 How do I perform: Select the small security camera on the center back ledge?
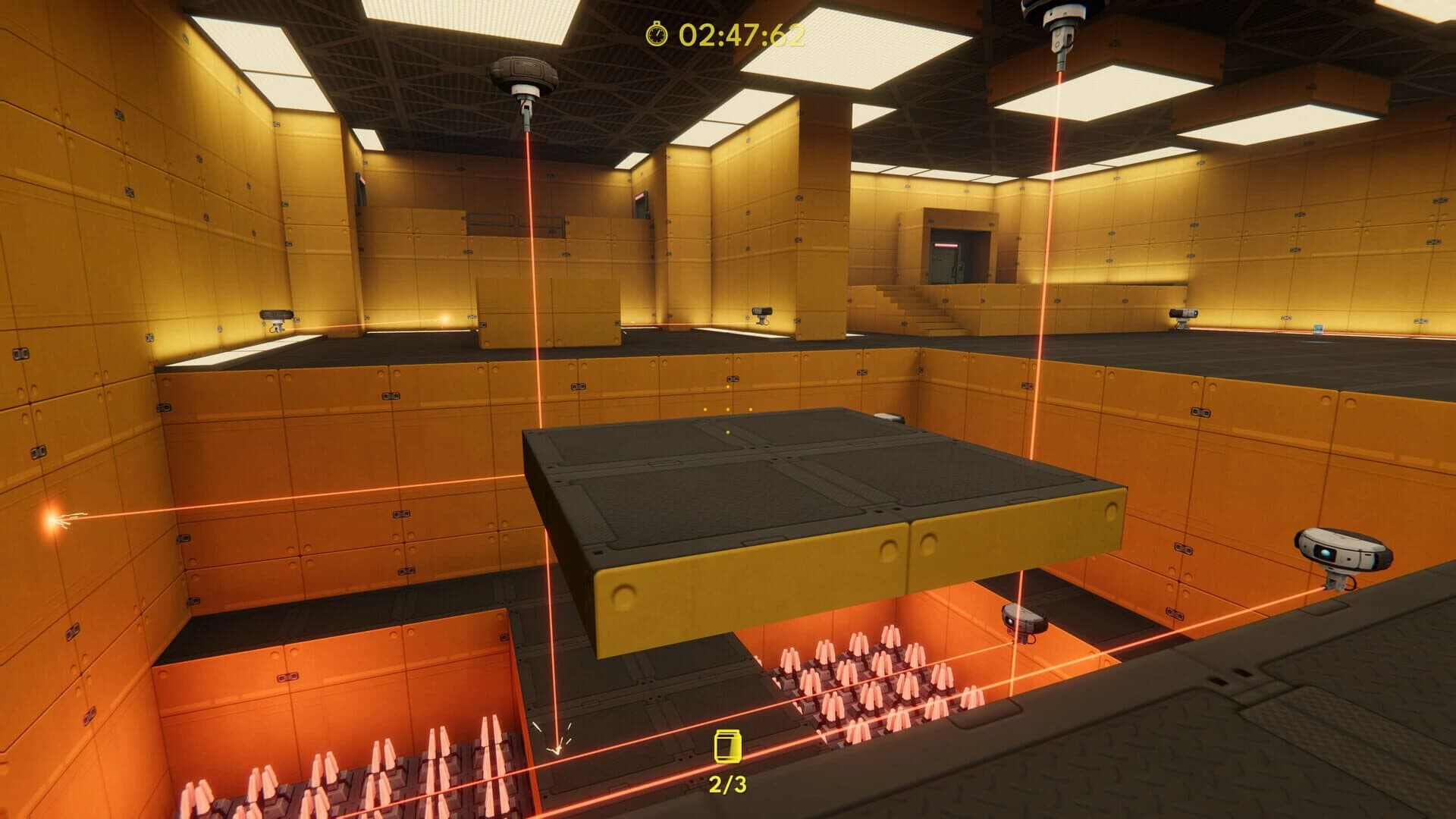click(x=761, y=312)
